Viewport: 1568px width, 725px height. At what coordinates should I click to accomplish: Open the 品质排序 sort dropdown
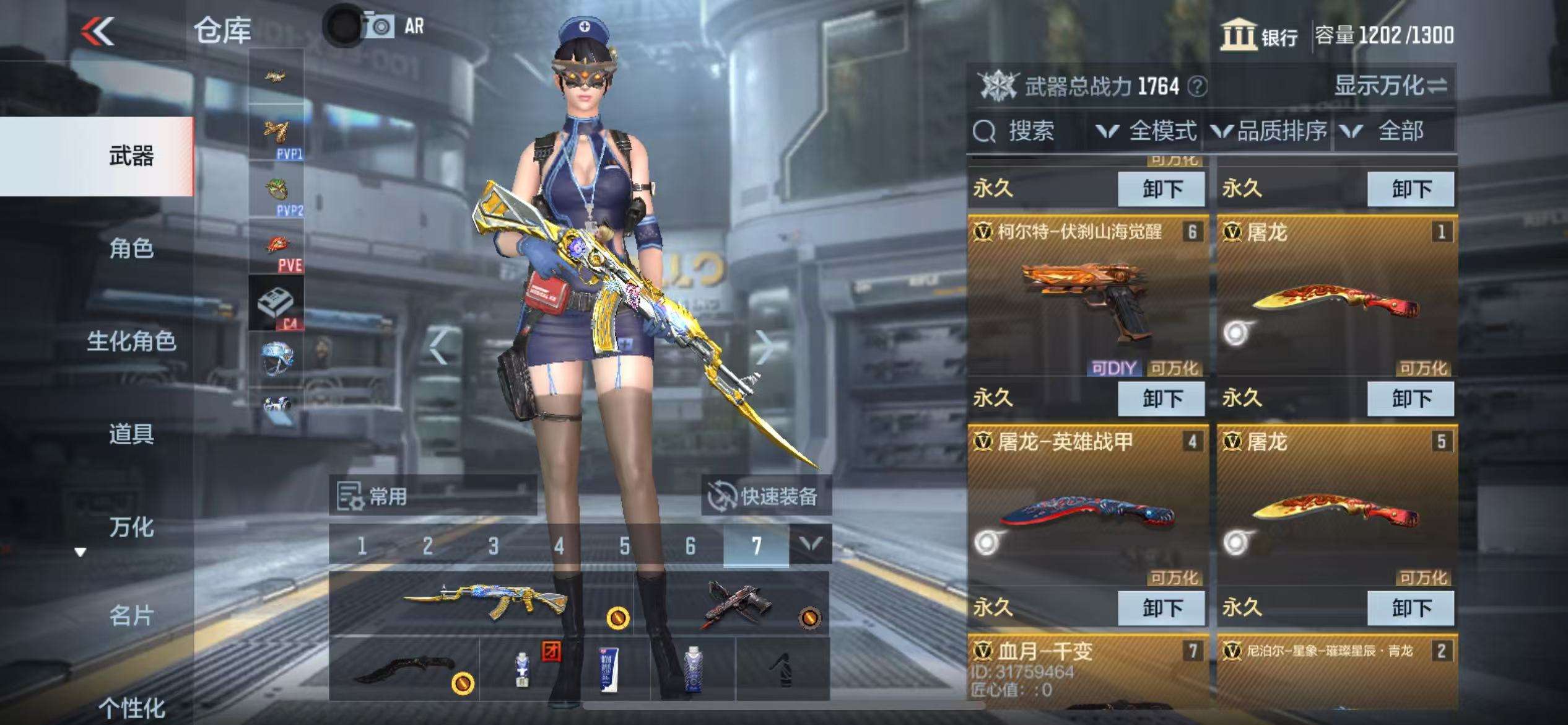point(1270,131)
